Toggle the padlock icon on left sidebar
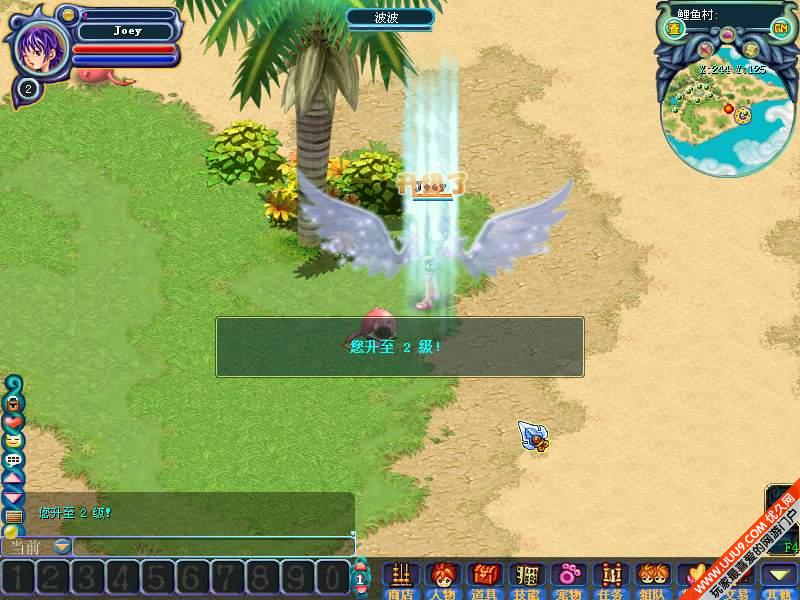 [14, 403]
